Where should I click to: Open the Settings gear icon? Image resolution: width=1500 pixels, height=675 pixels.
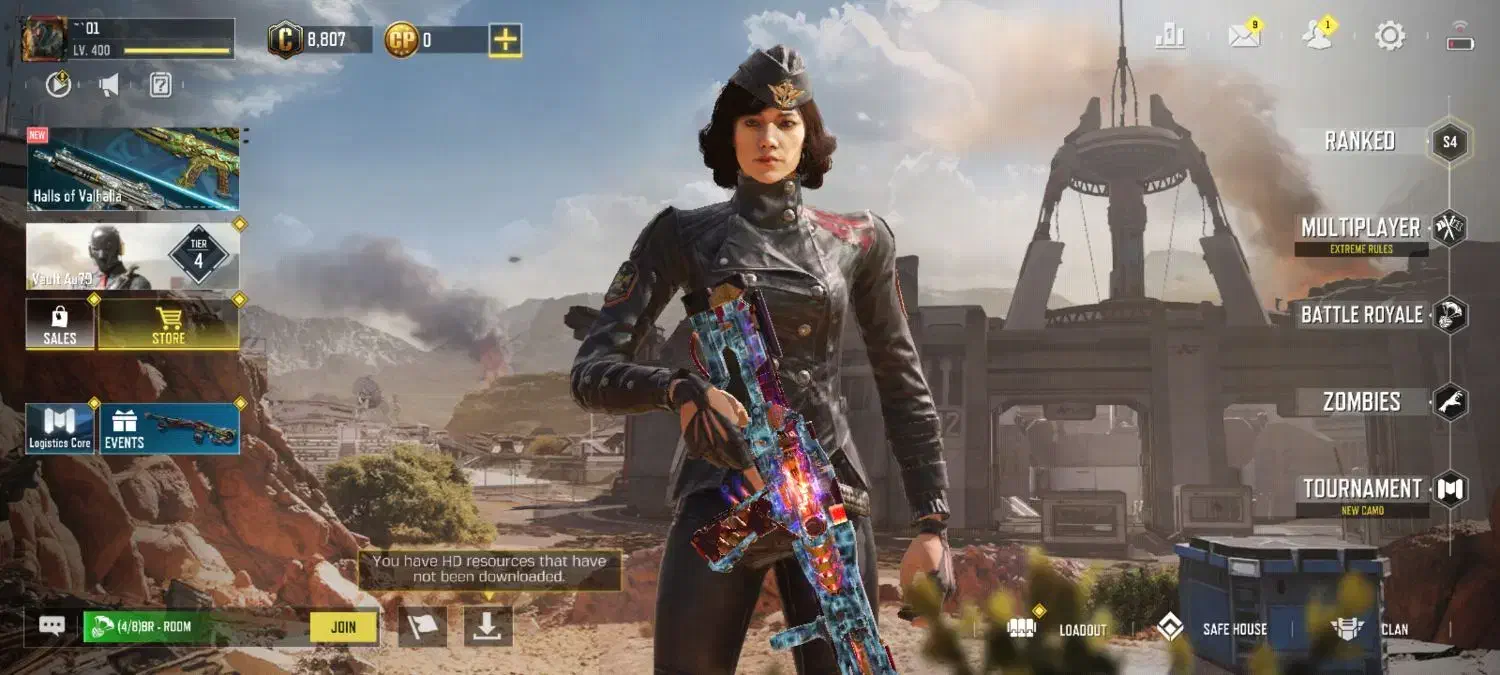click(x=1390, y=37)
